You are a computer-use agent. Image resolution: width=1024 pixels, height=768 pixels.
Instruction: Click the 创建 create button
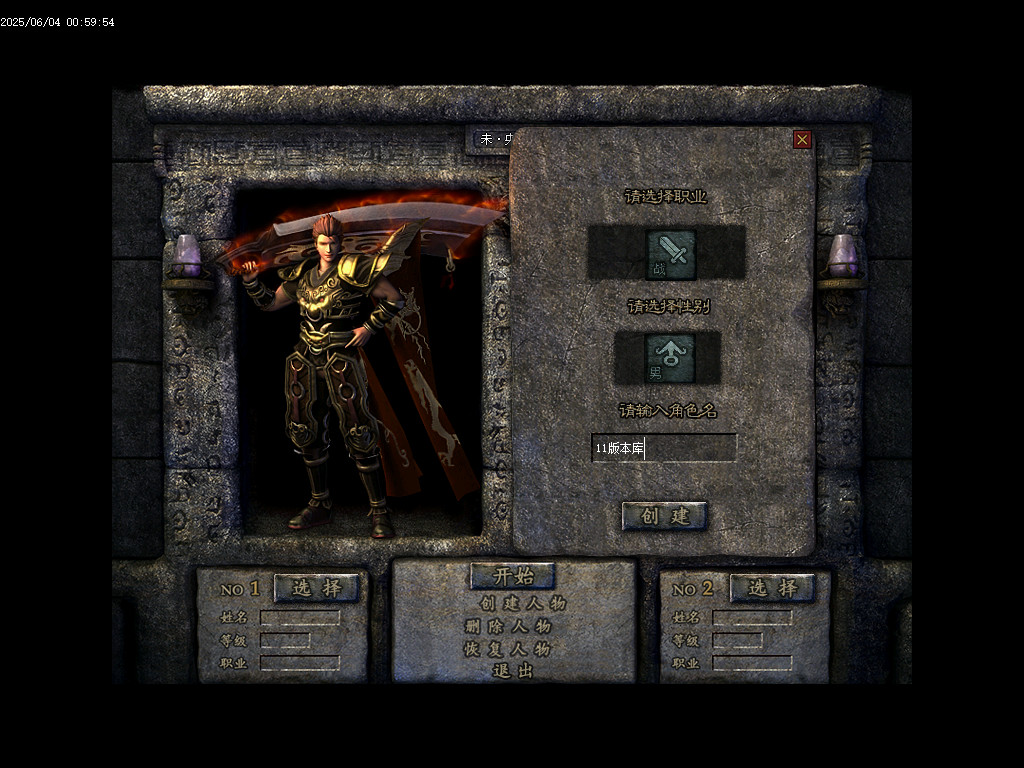pyautogui.click(x=665, y=516)
